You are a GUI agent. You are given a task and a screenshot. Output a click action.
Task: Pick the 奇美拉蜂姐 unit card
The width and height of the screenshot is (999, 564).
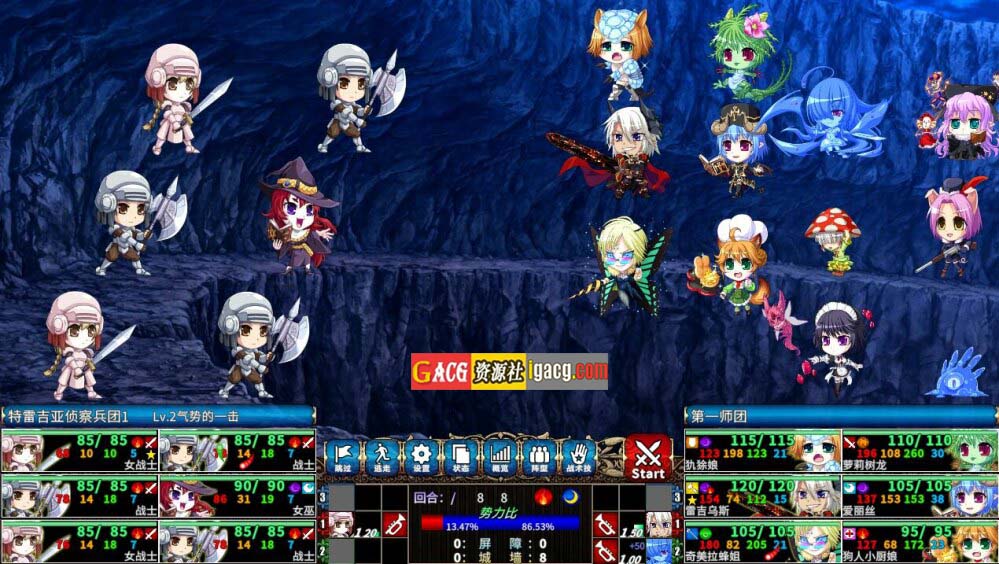762,541
